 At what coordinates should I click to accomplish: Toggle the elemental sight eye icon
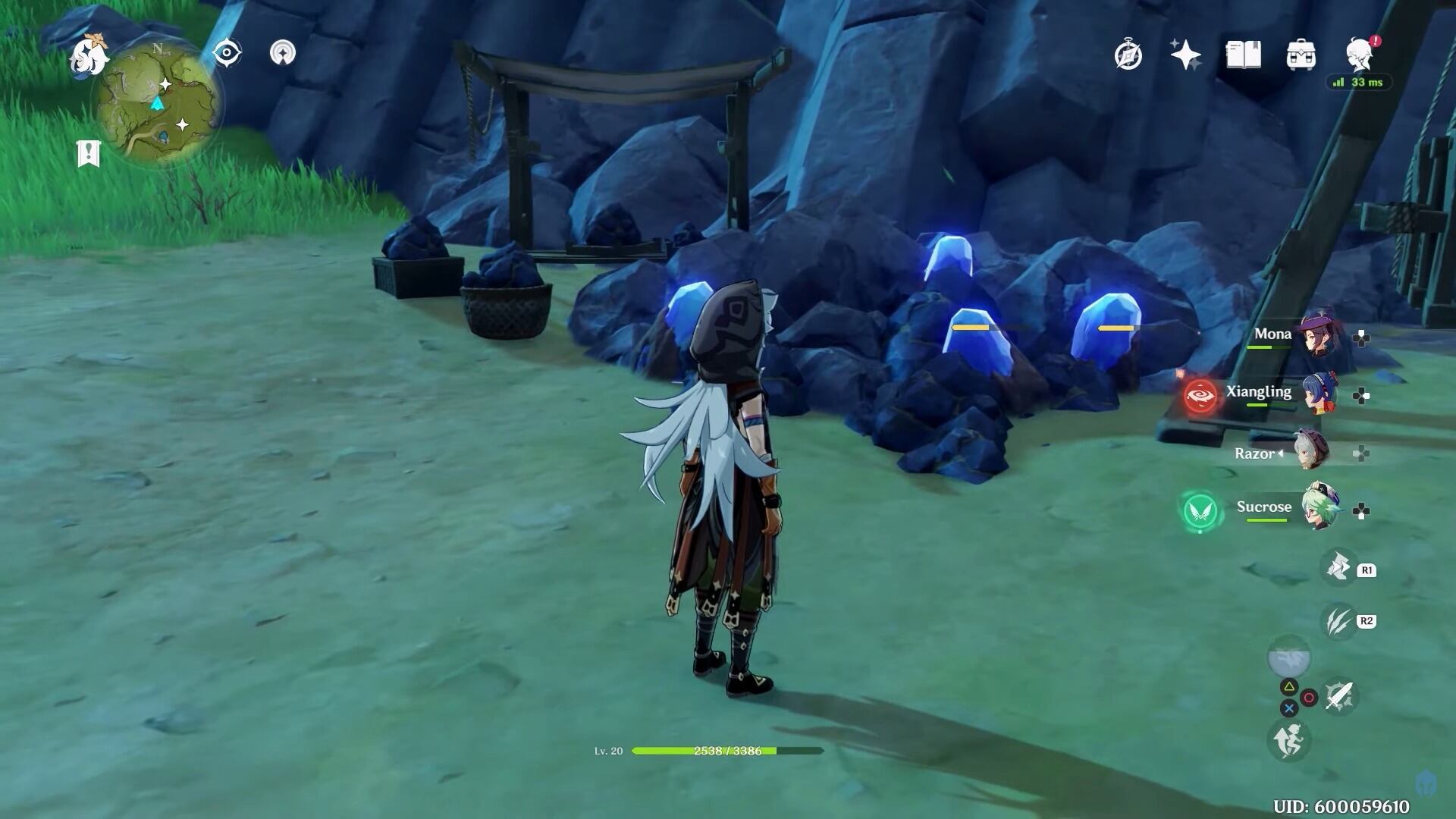tap(226, 53)
